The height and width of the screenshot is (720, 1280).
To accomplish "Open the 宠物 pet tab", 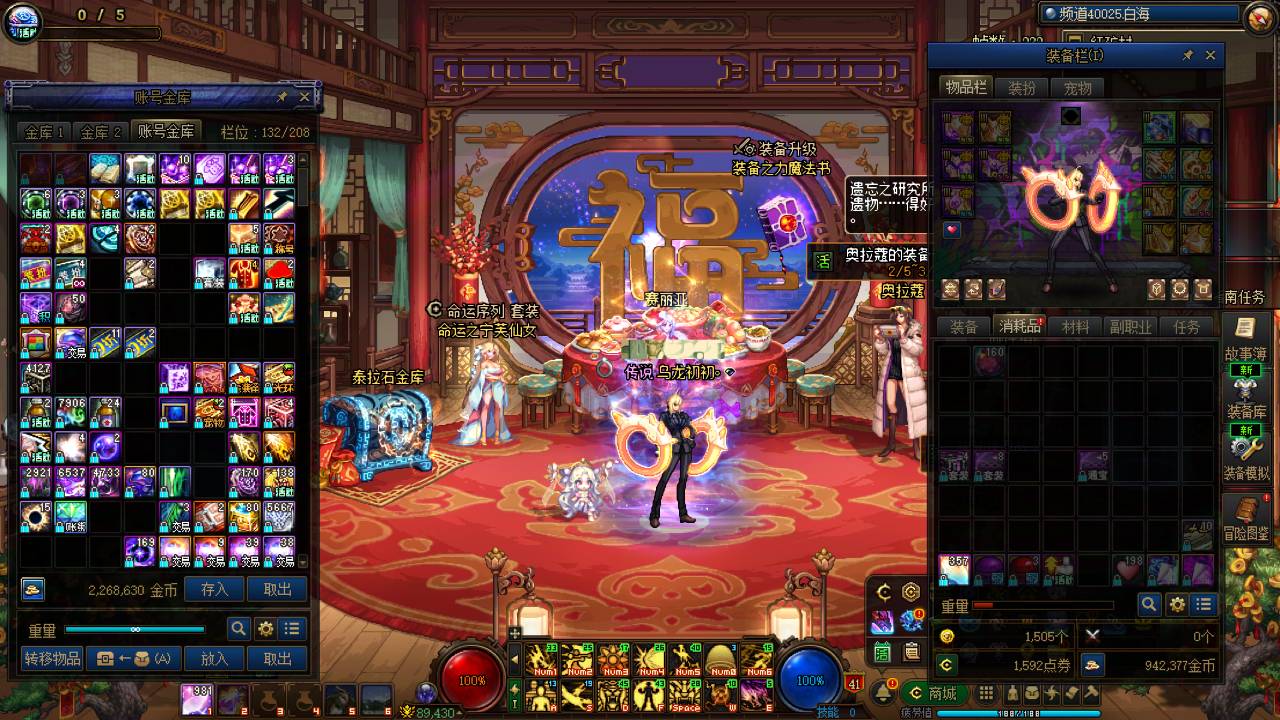I will coord(1077,88).
